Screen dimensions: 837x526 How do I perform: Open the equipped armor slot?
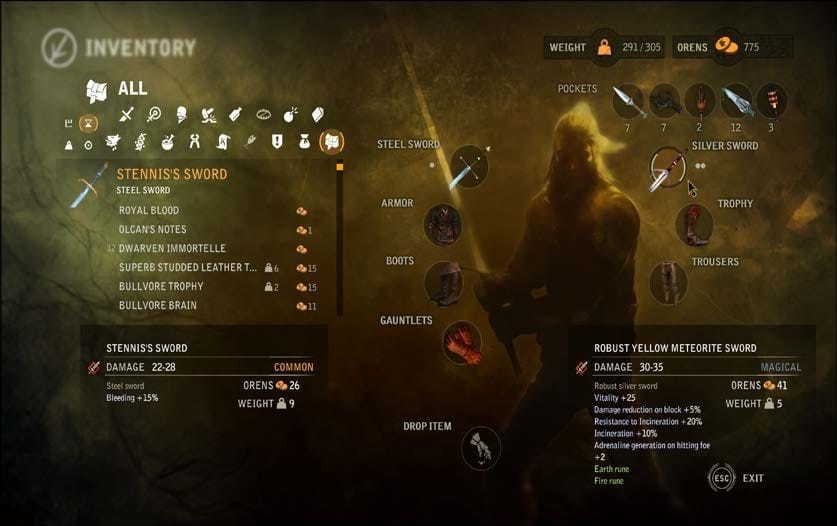[x=443, y=225]
